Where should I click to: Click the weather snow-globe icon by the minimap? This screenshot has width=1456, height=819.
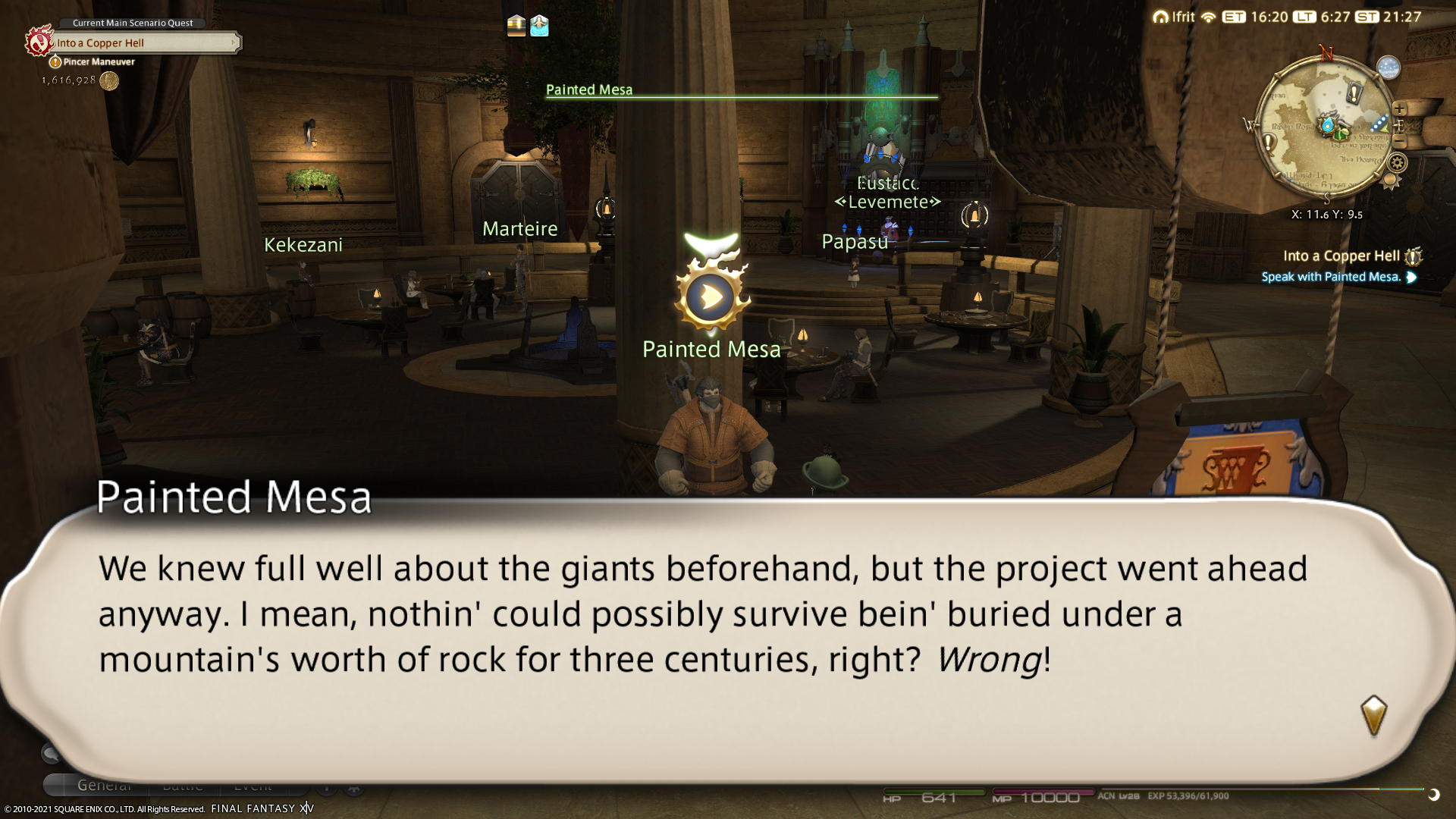[x=1388, y=68]
